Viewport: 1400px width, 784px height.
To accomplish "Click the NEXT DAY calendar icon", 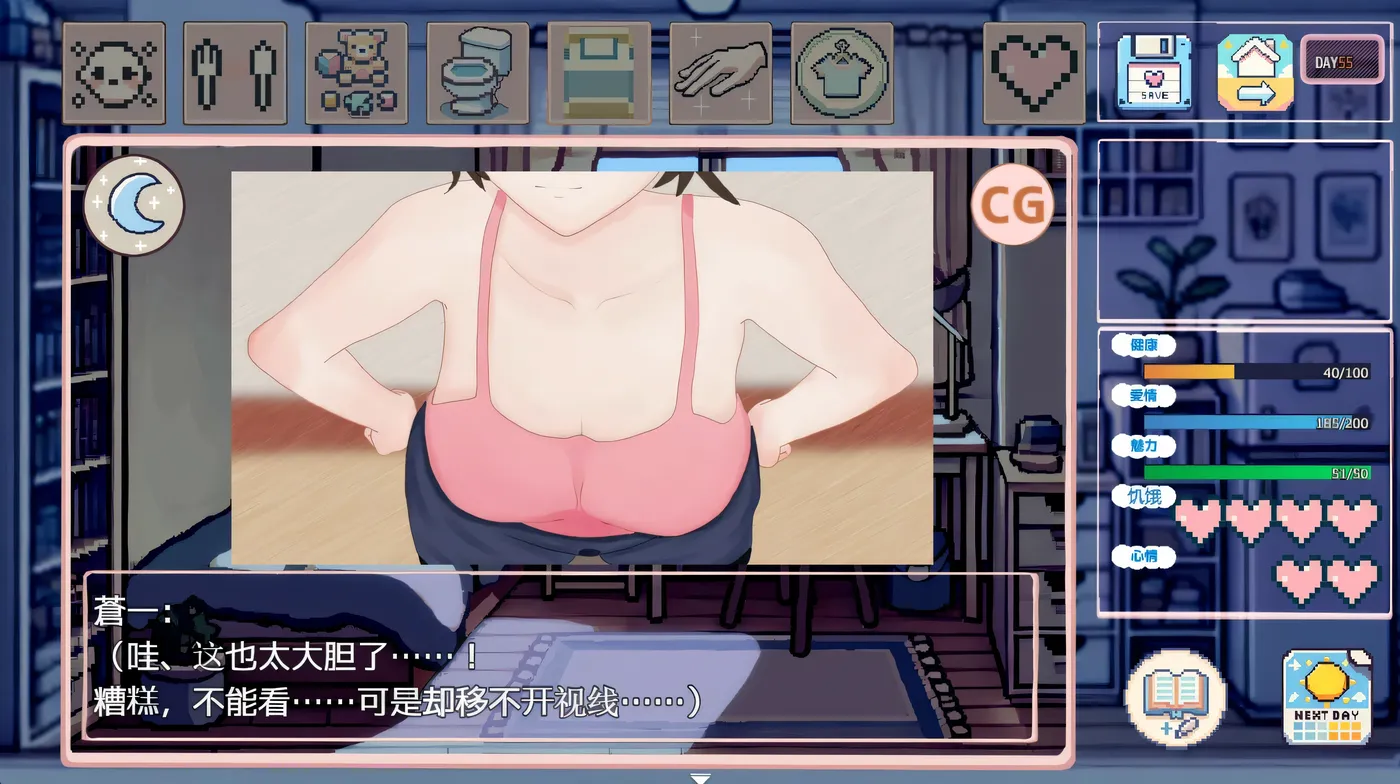I will [x=1325, y=699].
